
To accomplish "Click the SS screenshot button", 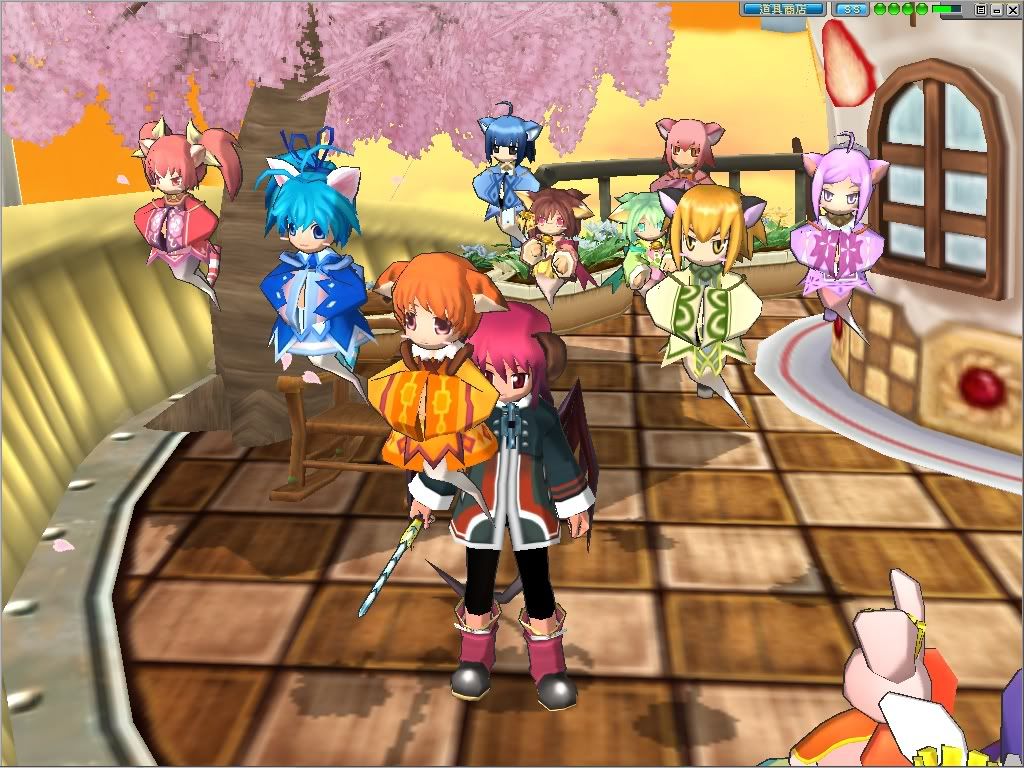I will [x=851, y=9].
